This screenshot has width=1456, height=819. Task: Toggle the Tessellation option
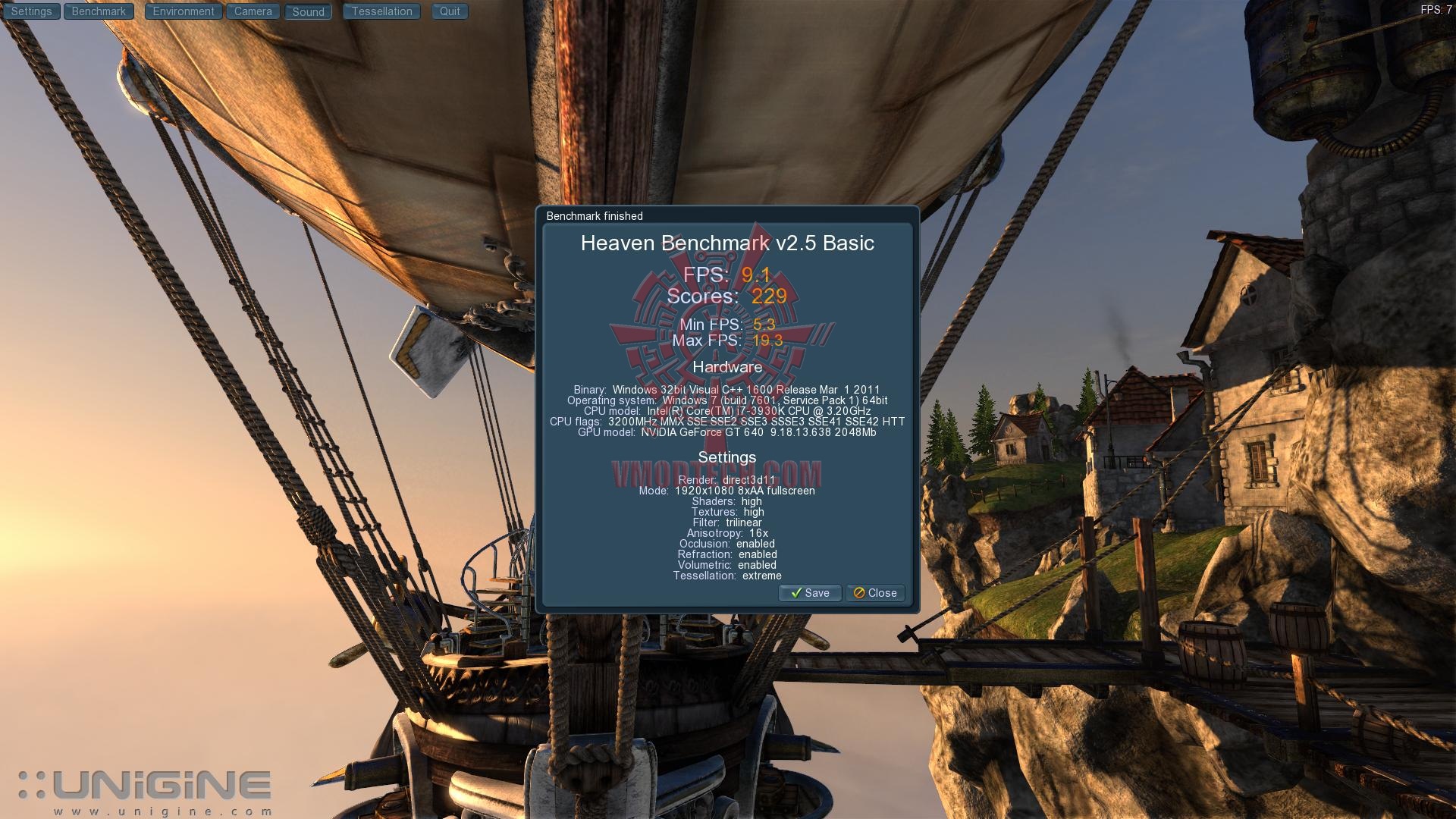point(381,11)
